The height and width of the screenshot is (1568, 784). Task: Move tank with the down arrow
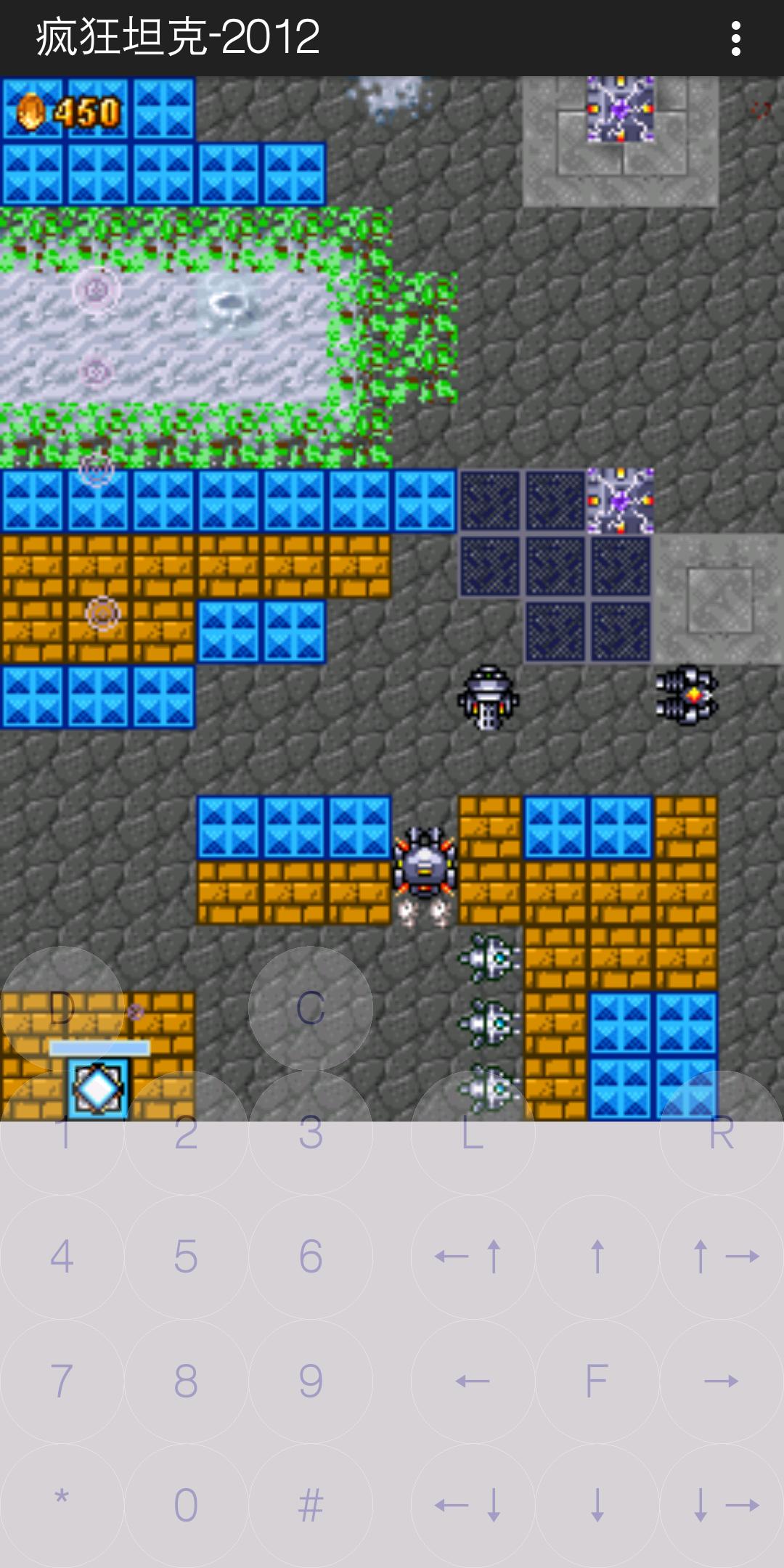click(x=597, y=1505)
